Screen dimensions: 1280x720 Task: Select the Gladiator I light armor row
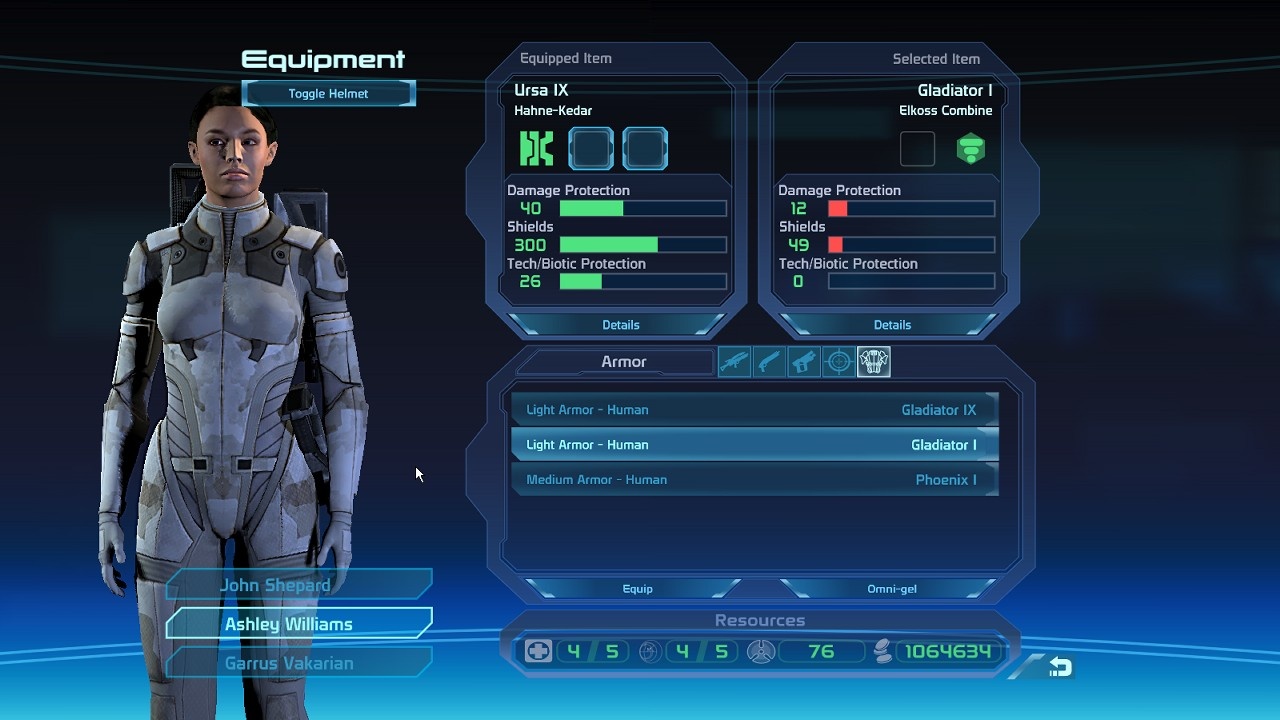[754, 445]
